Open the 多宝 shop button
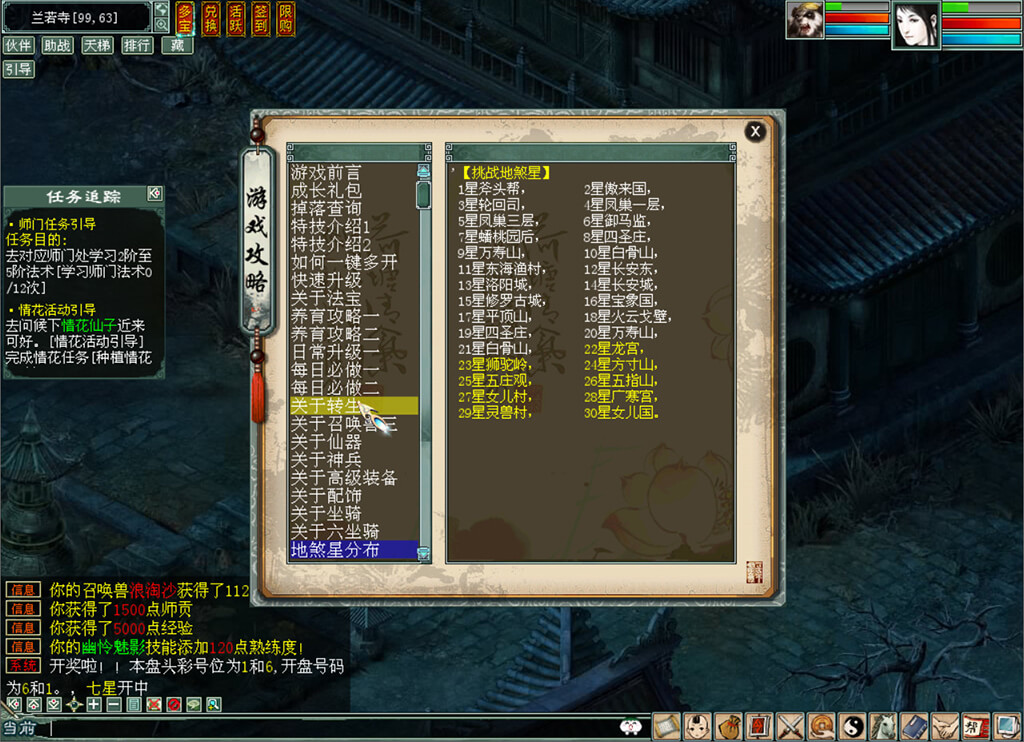Image resolution: width=1024 pixels, height=742 pixels. (x=185, y=18)
